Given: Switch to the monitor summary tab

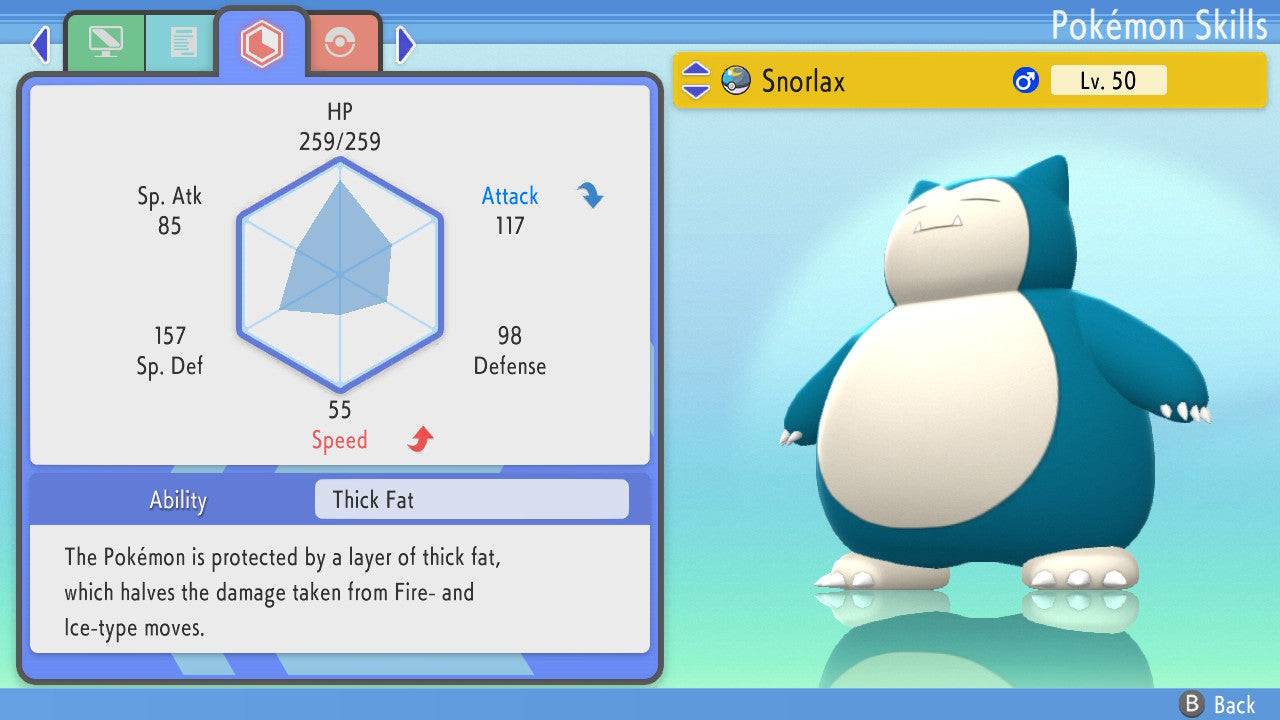Looking at the screenshot, I should point(104,42).
